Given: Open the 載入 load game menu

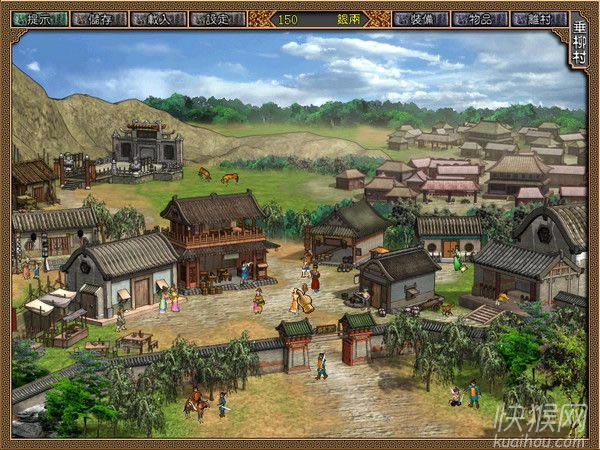Looking at the screenshot, I should [158, 18].
